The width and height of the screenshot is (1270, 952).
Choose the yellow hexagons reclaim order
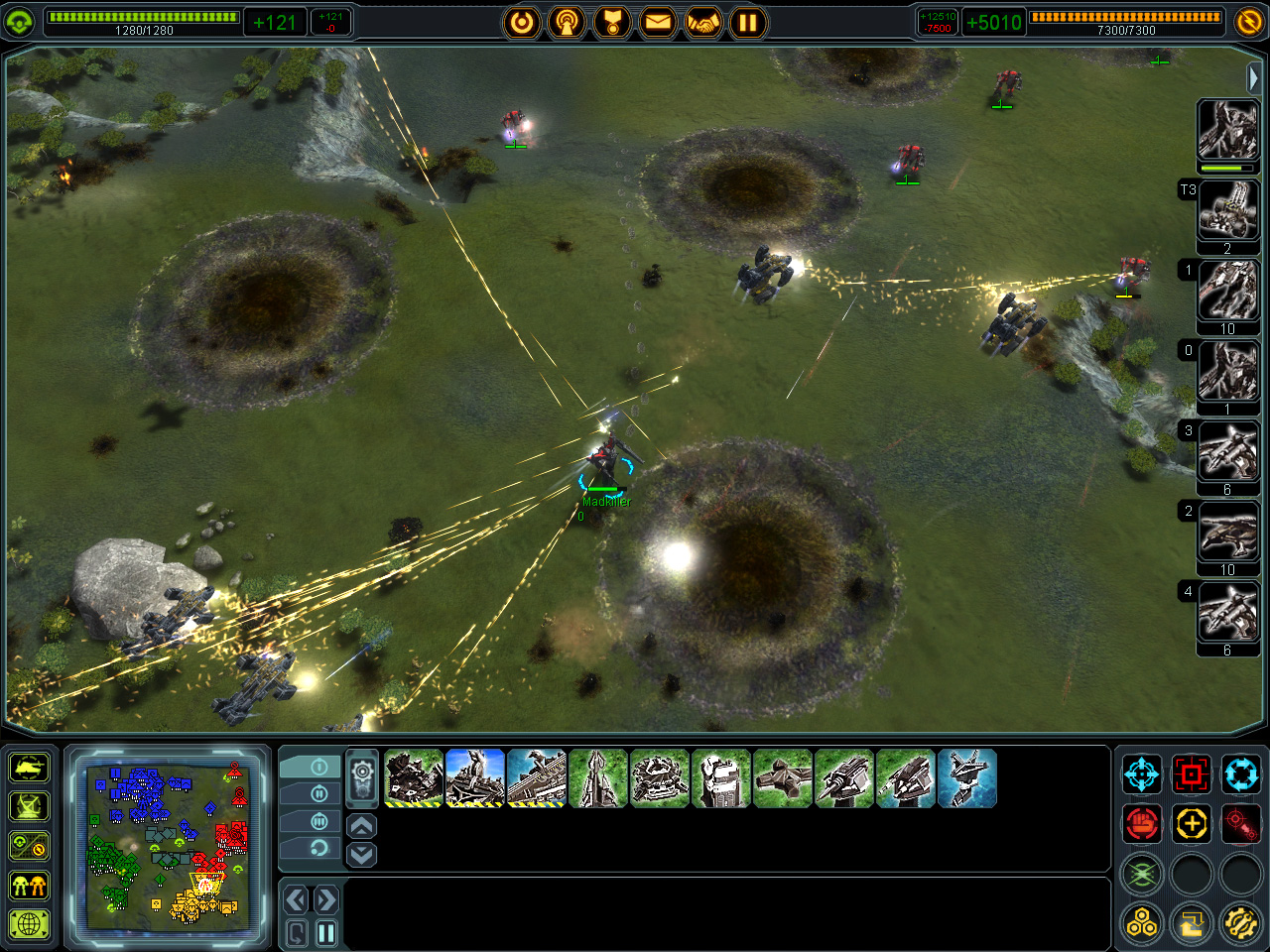pyautogui.click(x=1142, y=924)
